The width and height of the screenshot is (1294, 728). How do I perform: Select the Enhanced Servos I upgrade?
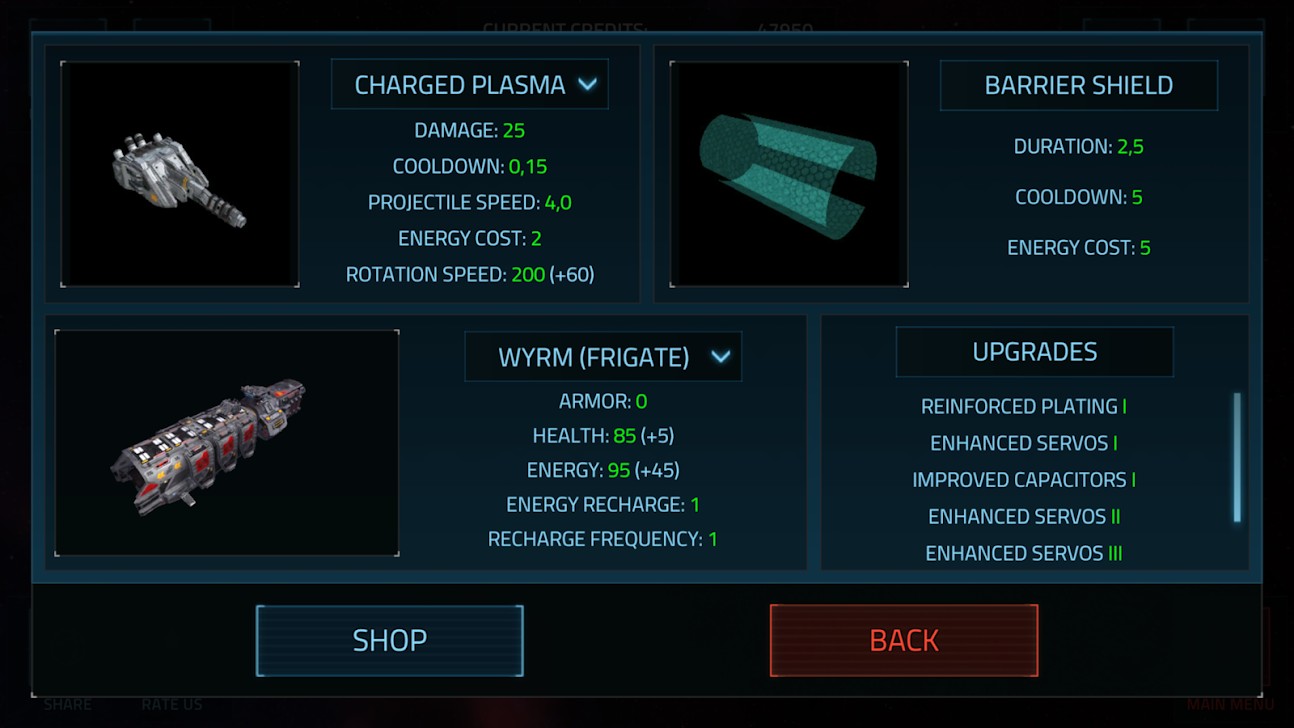1023,443
